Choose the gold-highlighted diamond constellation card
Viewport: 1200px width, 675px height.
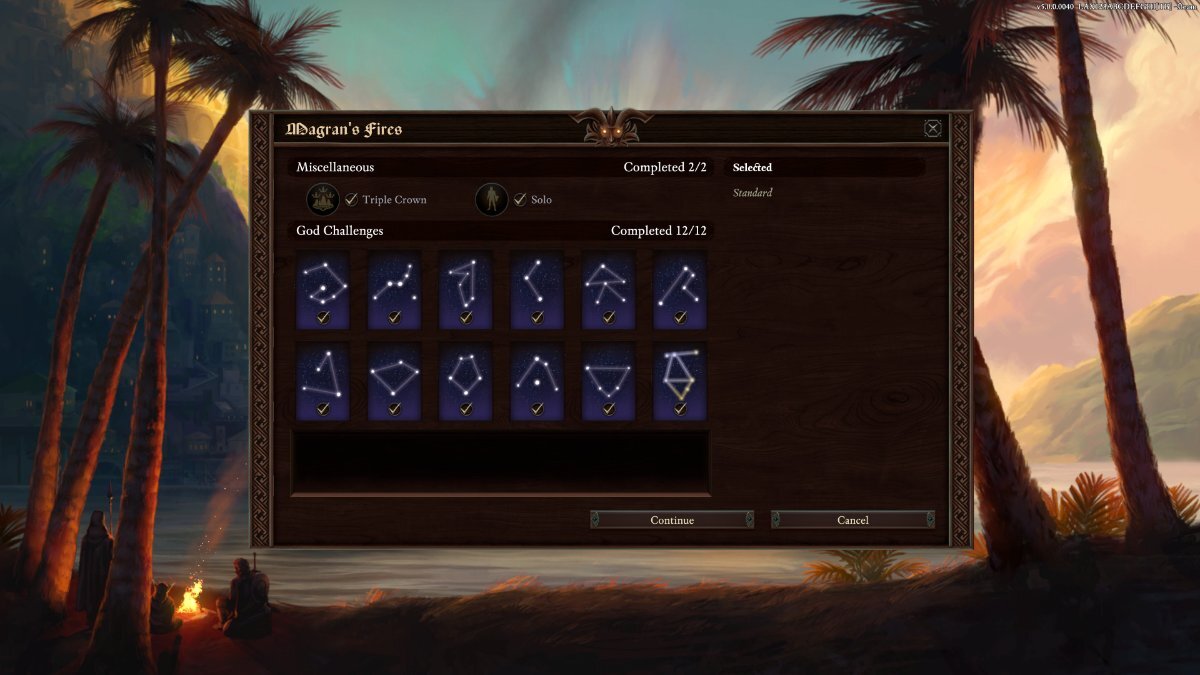click(x=680, y=381)
